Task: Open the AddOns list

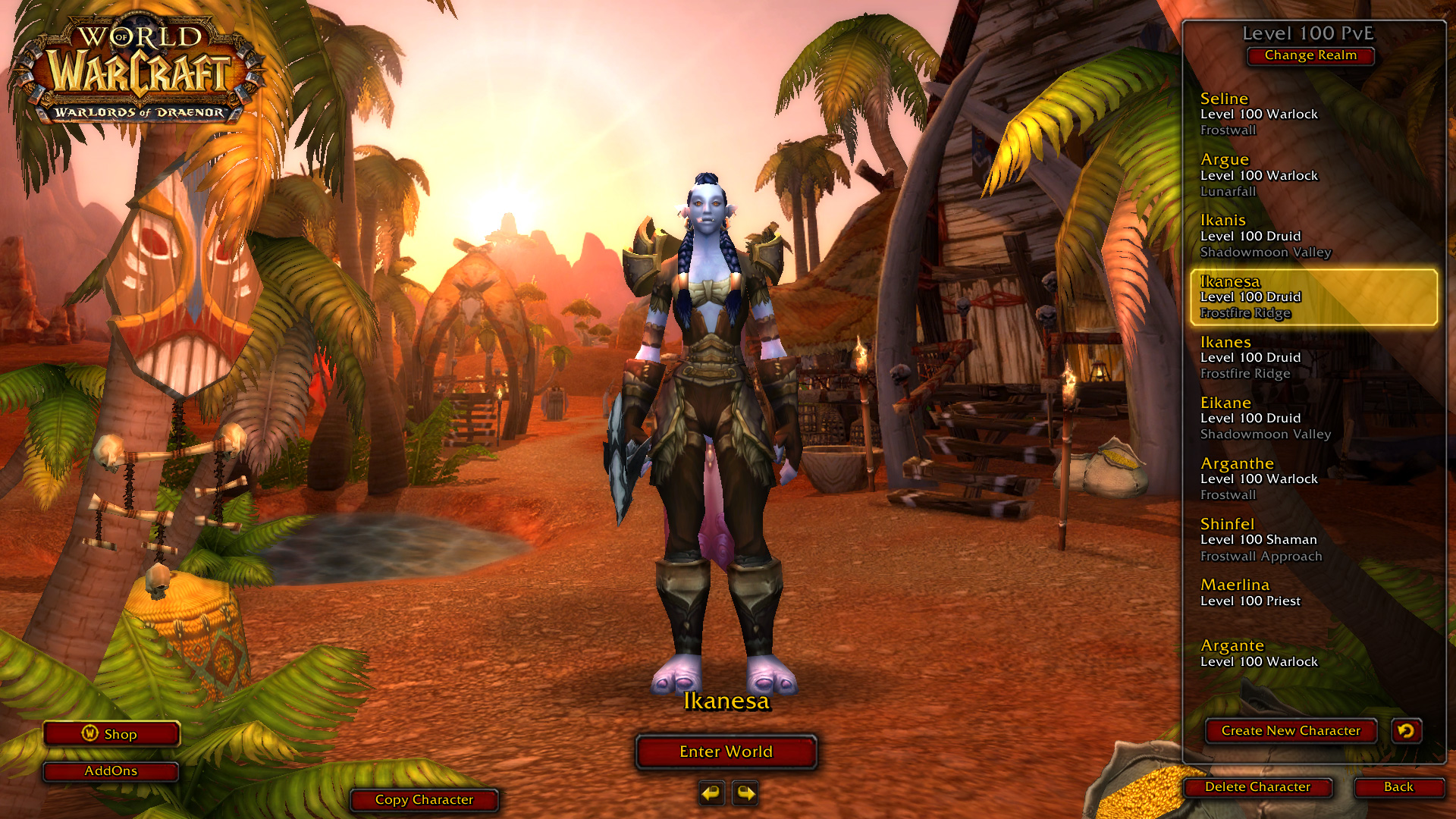Action: tap(111, 771)
